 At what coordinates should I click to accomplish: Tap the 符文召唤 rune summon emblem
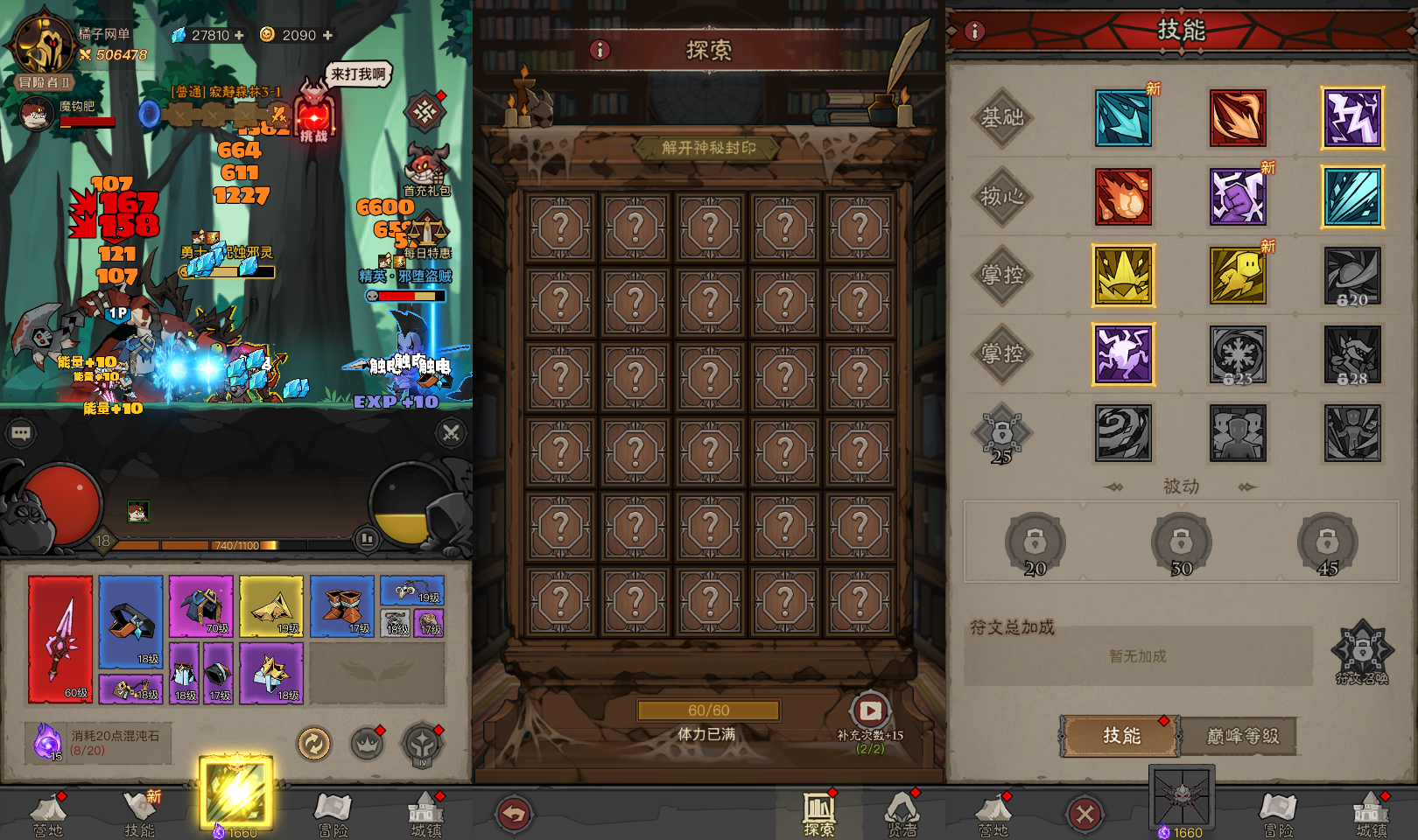[x=1362, y=652]
